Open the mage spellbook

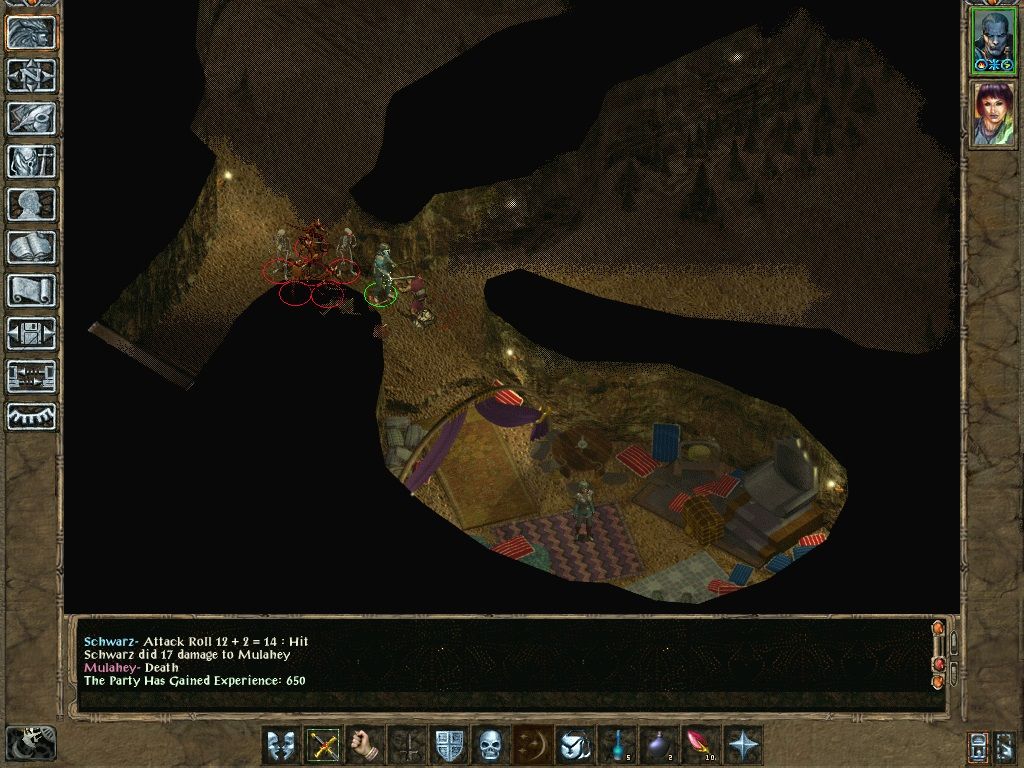click(x=32, y=247)
